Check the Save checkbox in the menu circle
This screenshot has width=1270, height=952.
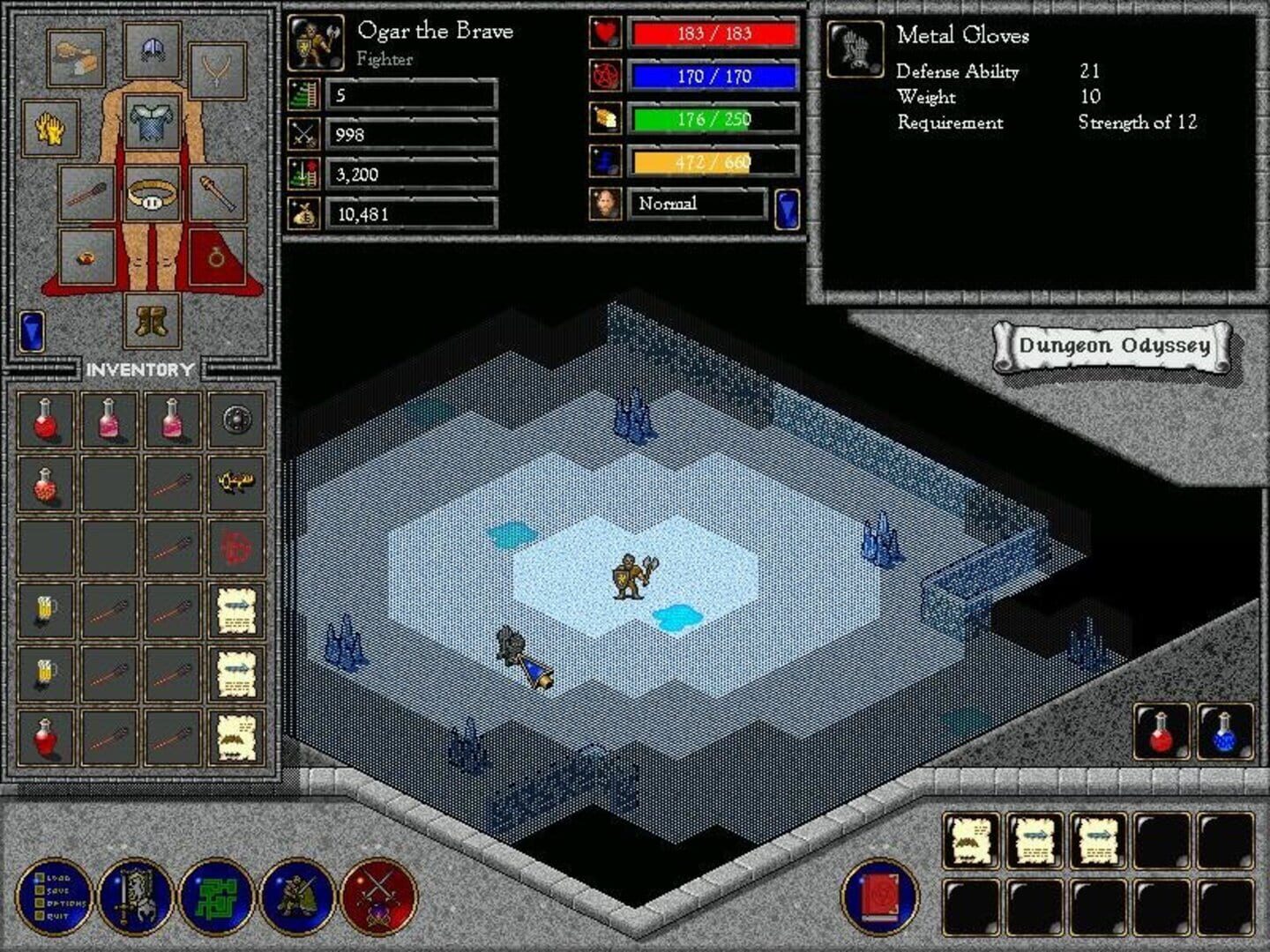[39, 890]
